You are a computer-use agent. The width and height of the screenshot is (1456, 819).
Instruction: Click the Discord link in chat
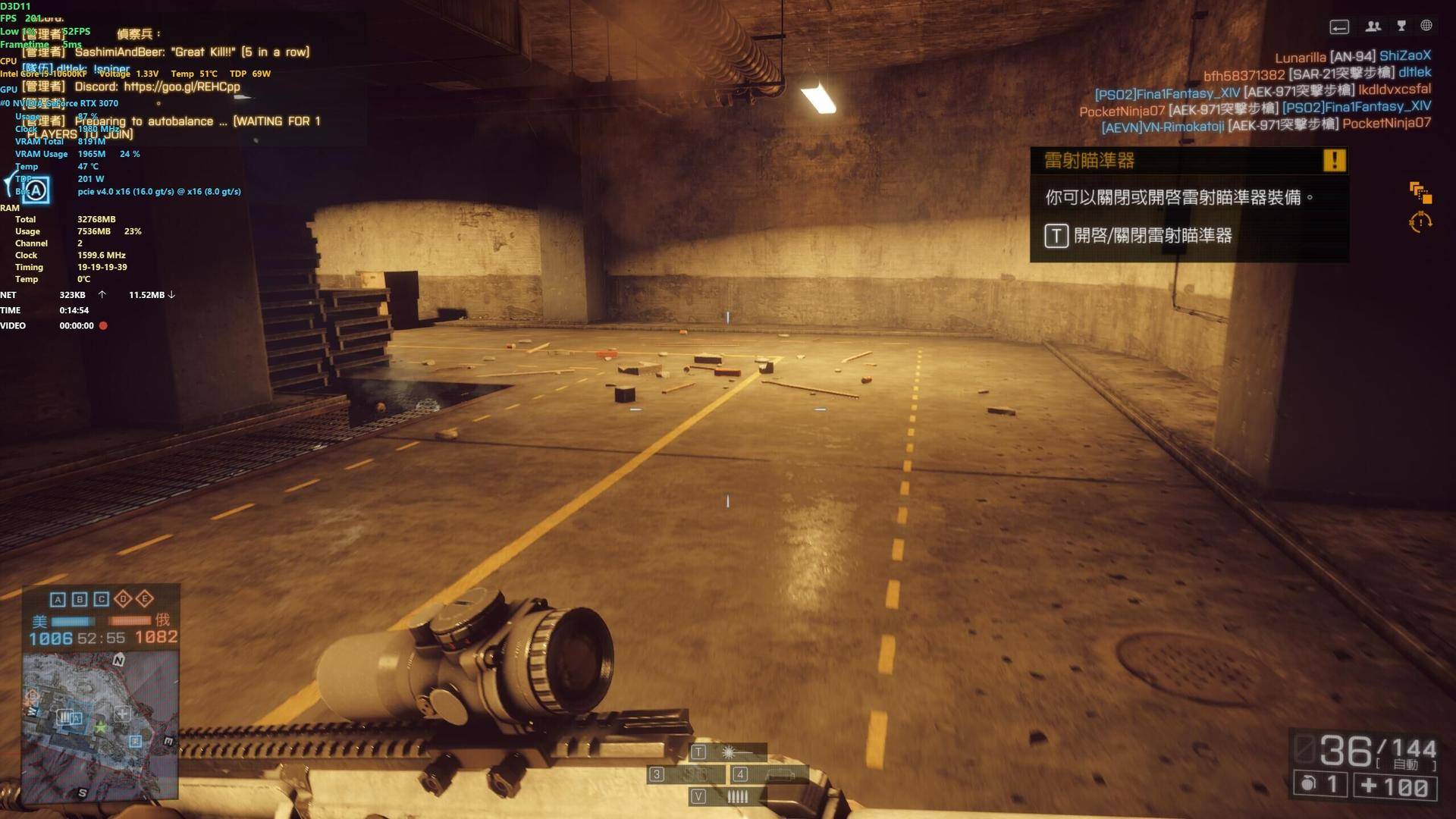(182, 86)
